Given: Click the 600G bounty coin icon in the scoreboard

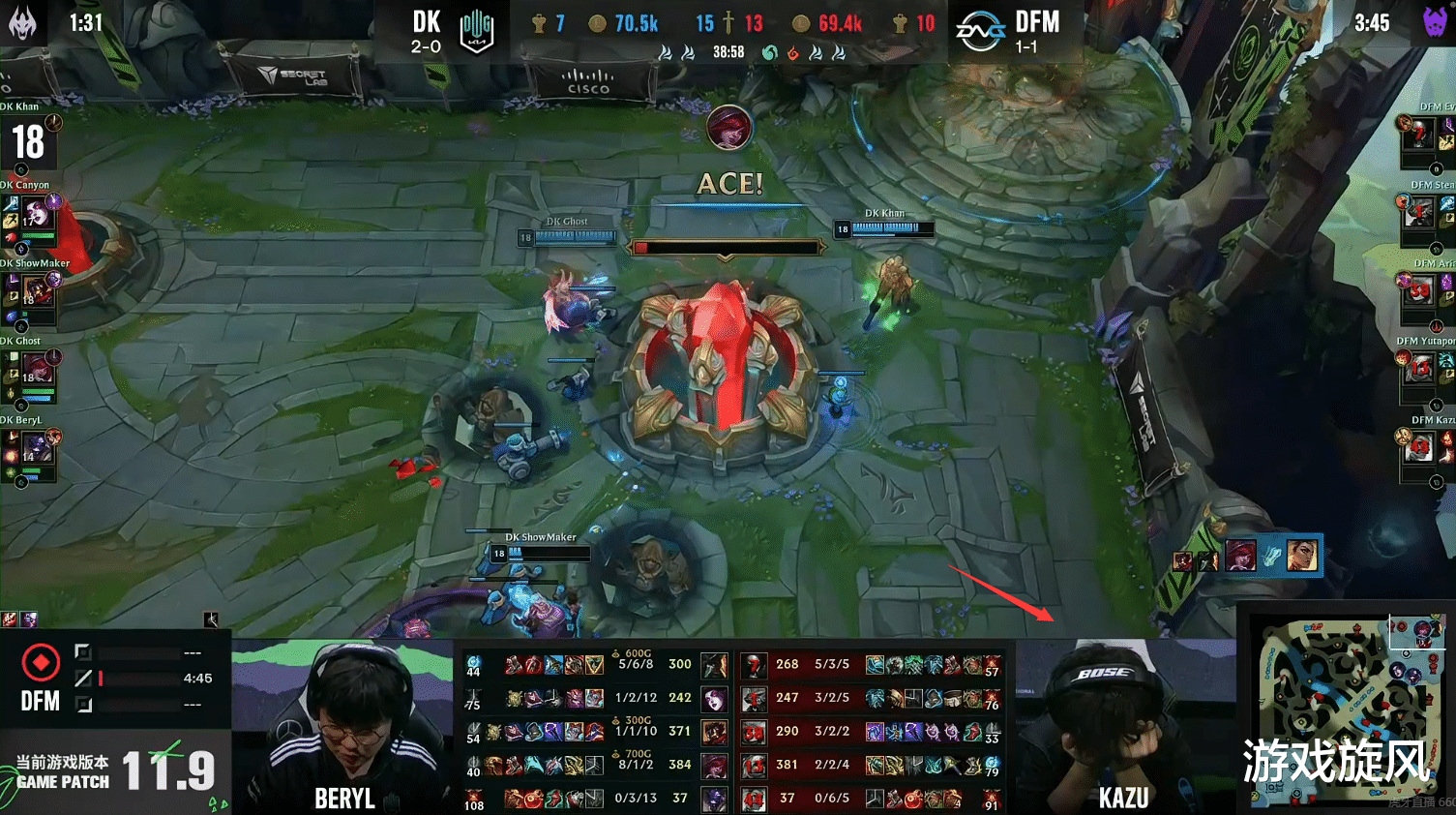Looking at the screenshot, I should 614,653.
